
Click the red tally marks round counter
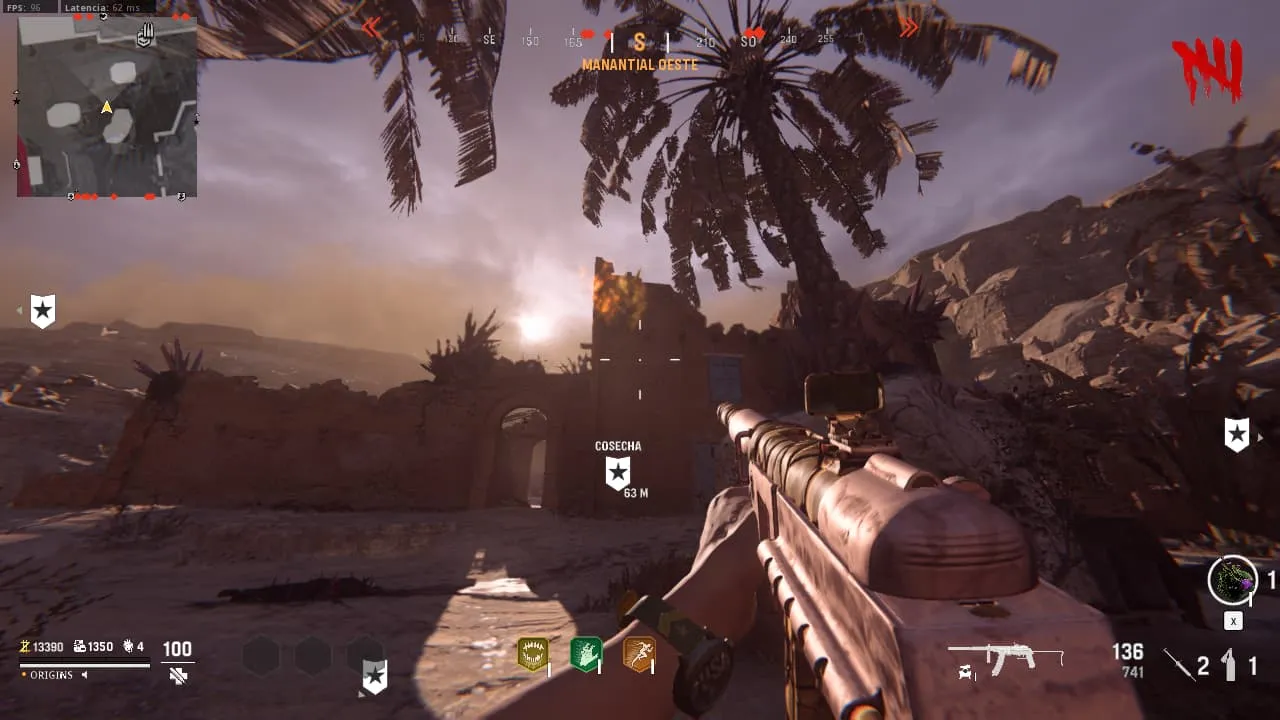(1209, 70)
